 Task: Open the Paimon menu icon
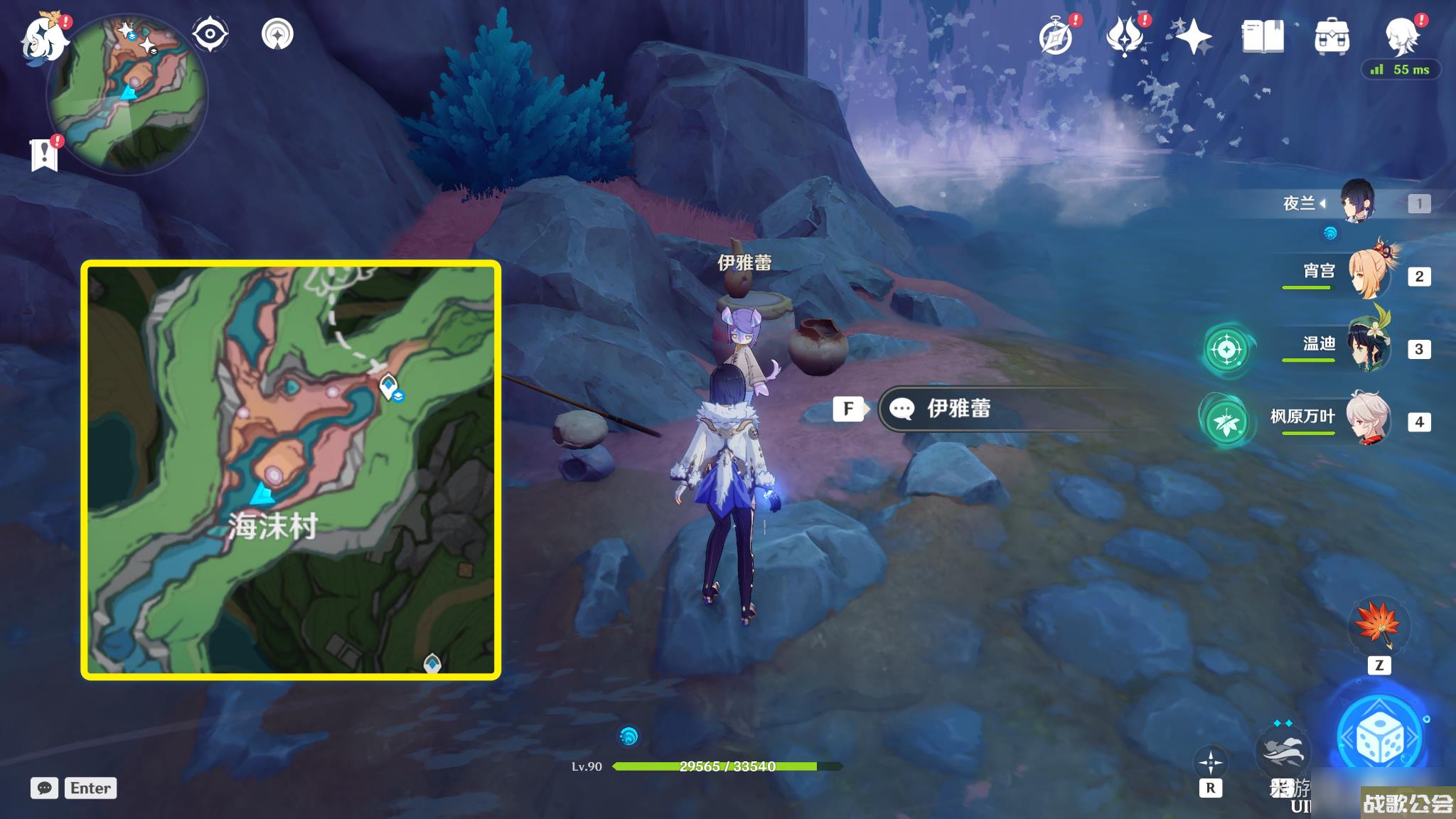click(x=44, y=37)
